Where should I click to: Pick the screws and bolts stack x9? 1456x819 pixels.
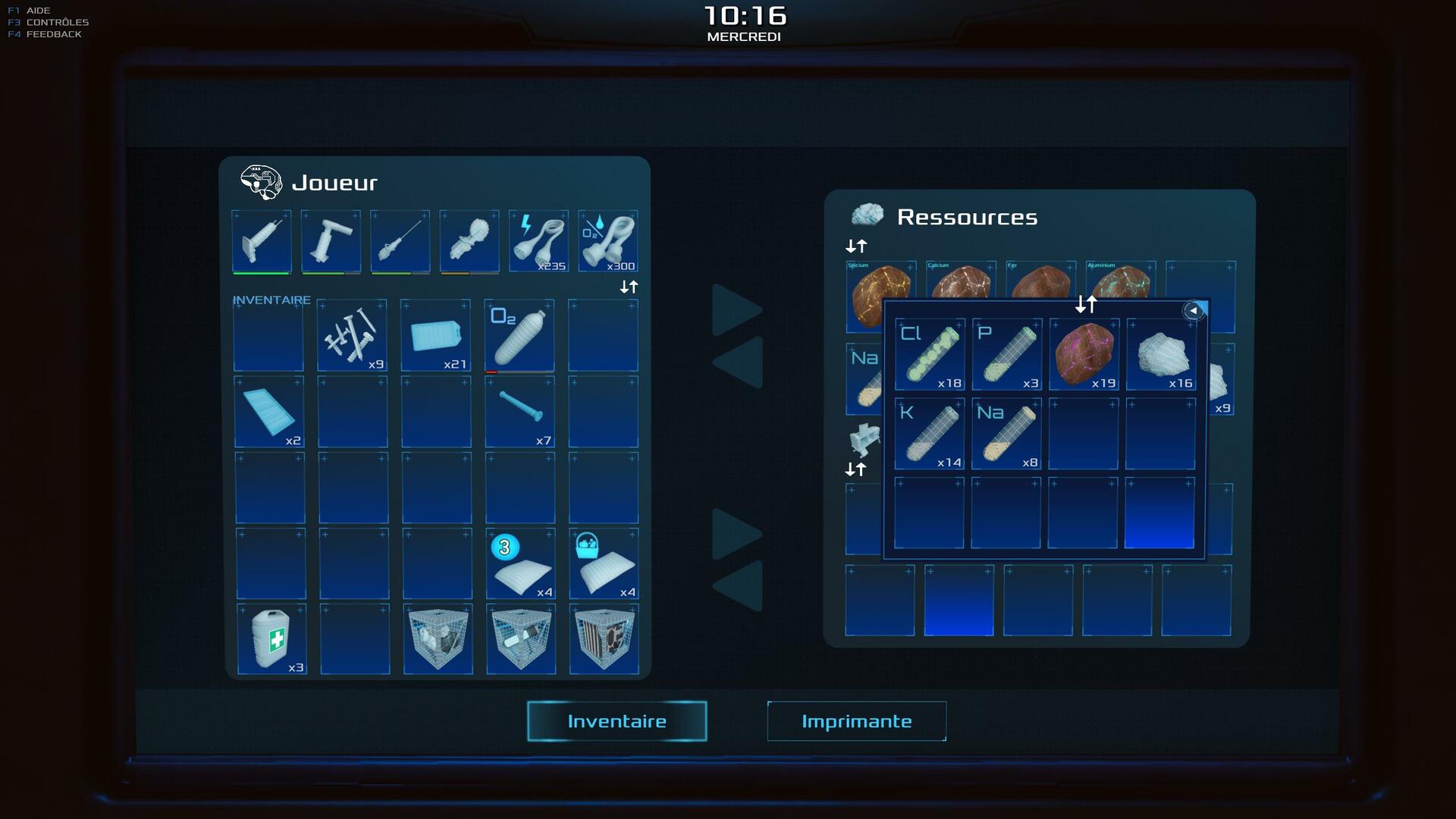pos(352,335)
